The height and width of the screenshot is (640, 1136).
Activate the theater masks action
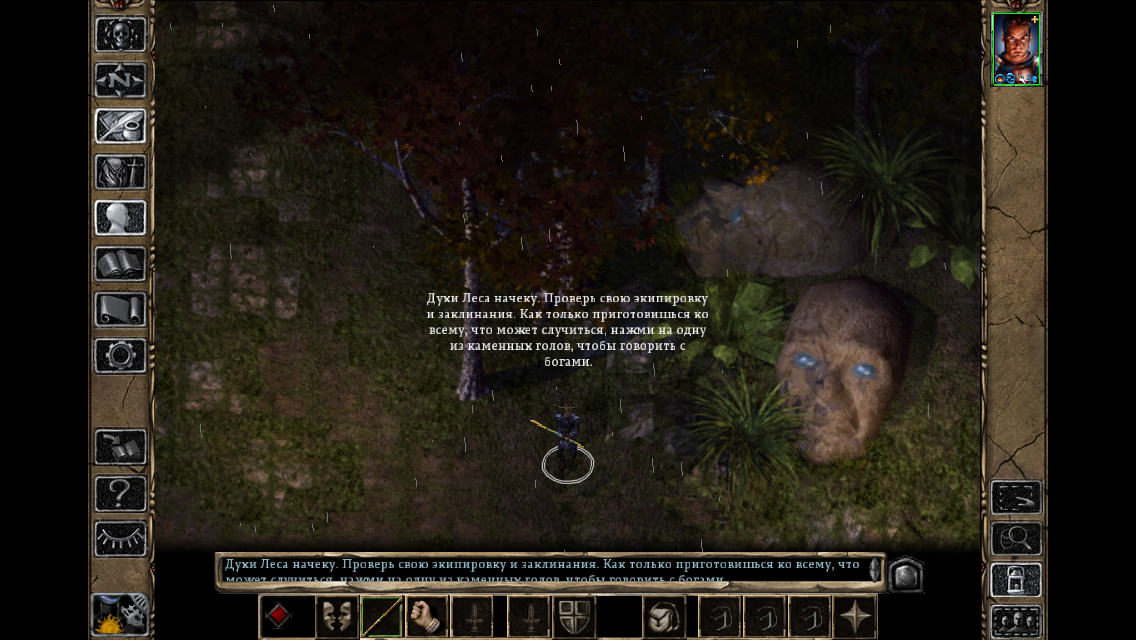coord(337,616)
